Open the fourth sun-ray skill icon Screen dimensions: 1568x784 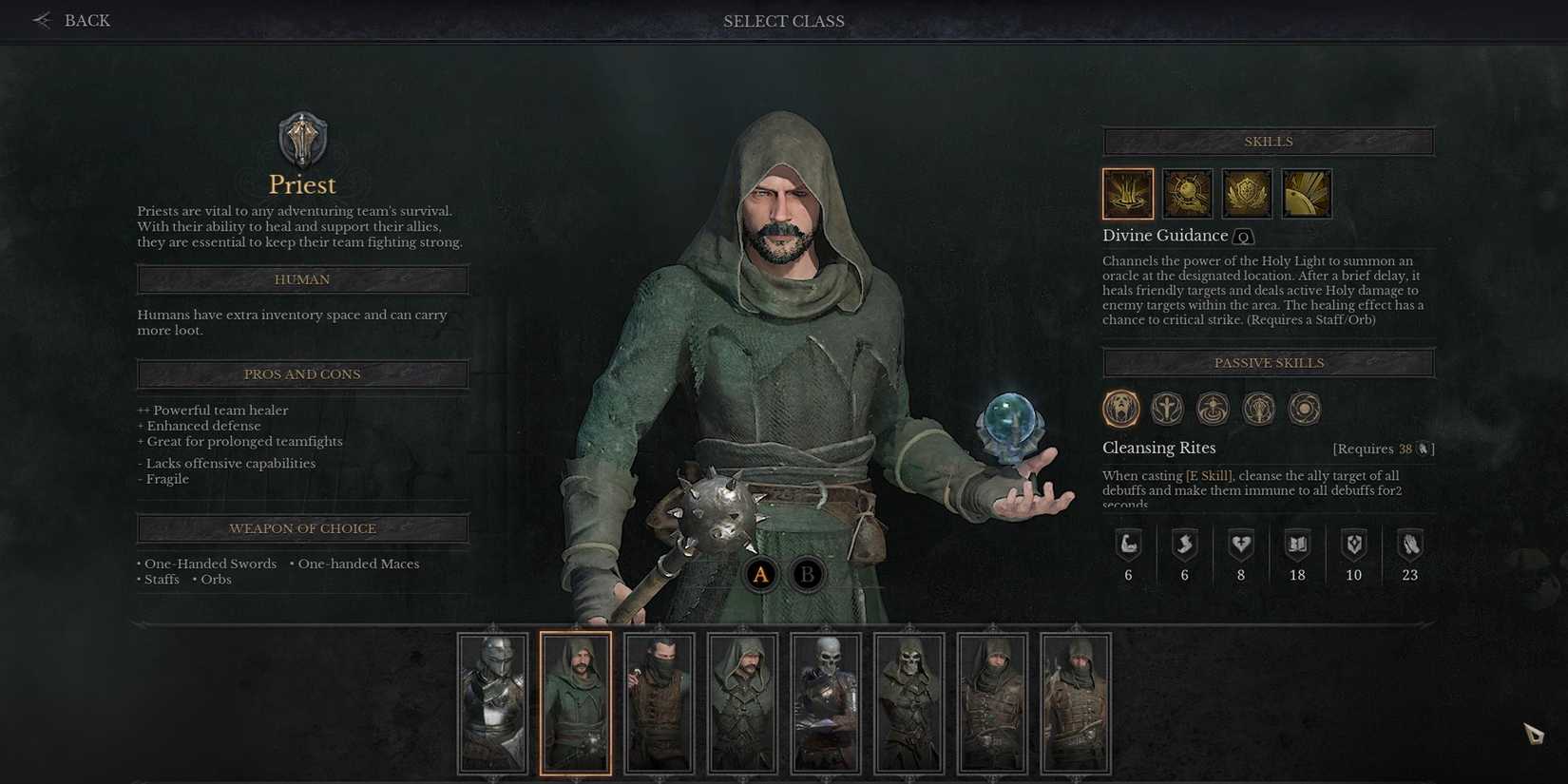coord(1307,193)
